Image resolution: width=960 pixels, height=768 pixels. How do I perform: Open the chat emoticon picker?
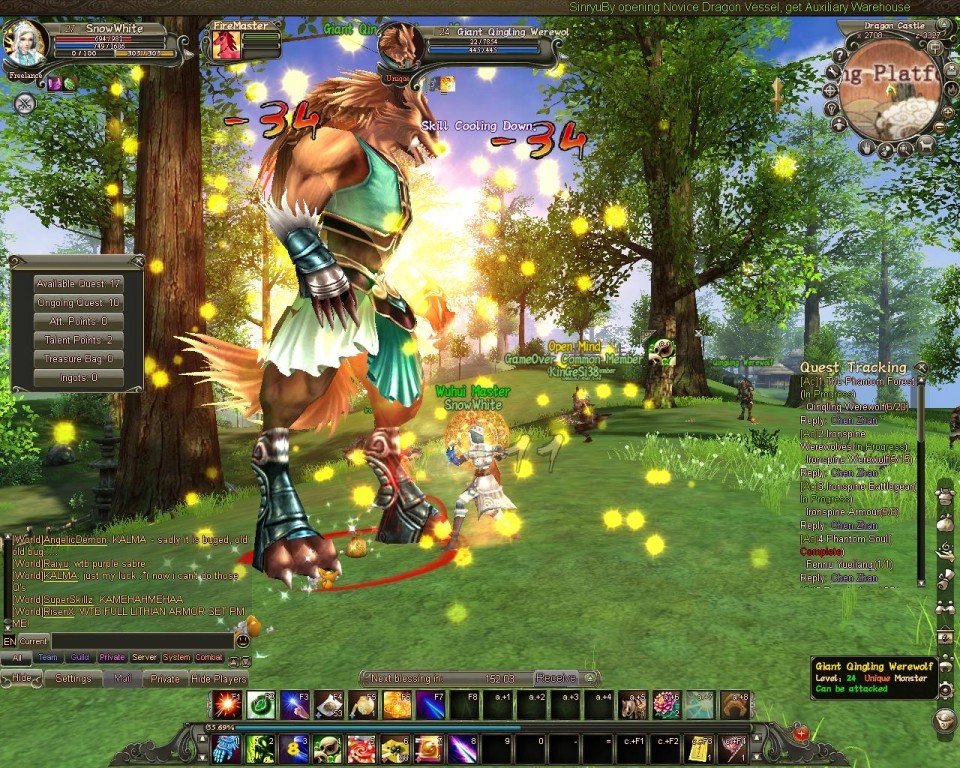click(x=242, y=641)
